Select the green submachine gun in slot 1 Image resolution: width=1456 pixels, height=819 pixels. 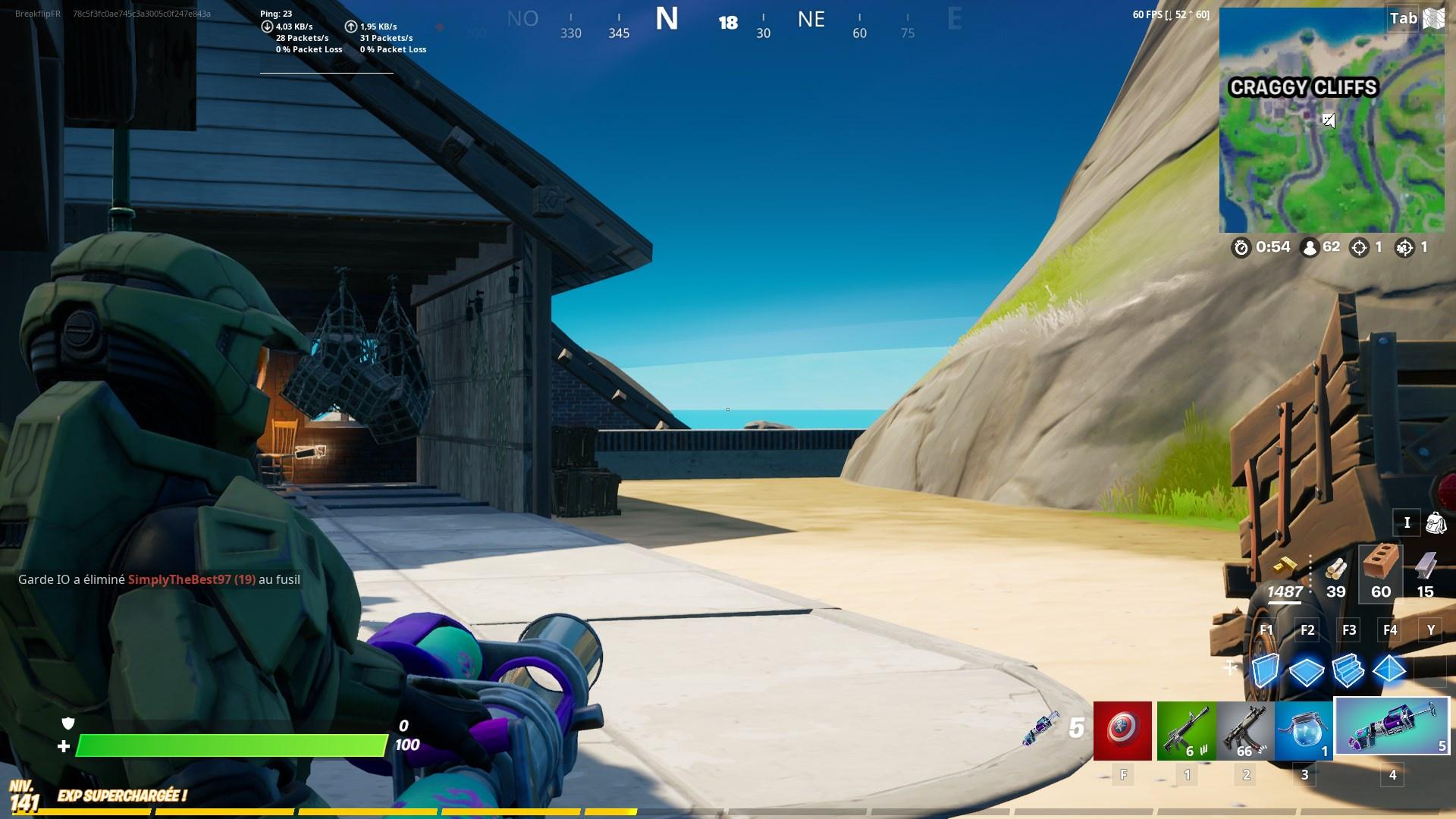click(1187, 730)
